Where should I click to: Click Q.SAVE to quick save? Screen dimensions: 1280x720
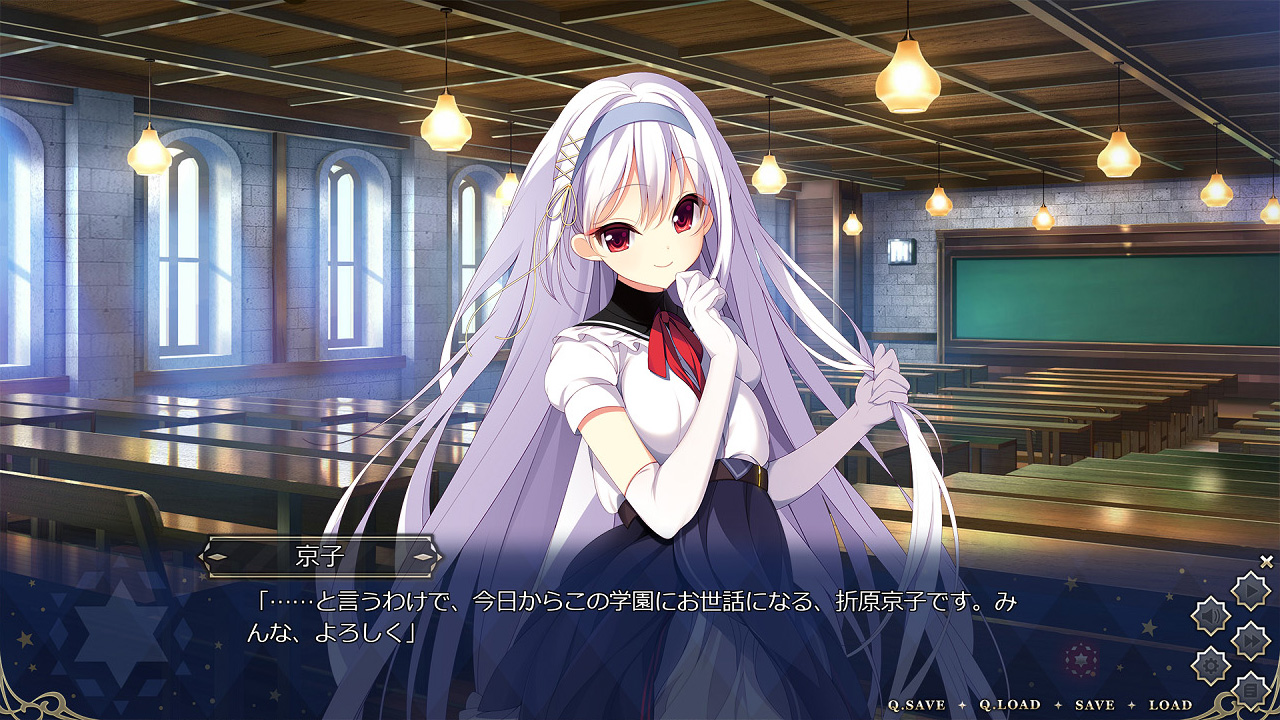(x=917, y=705)
